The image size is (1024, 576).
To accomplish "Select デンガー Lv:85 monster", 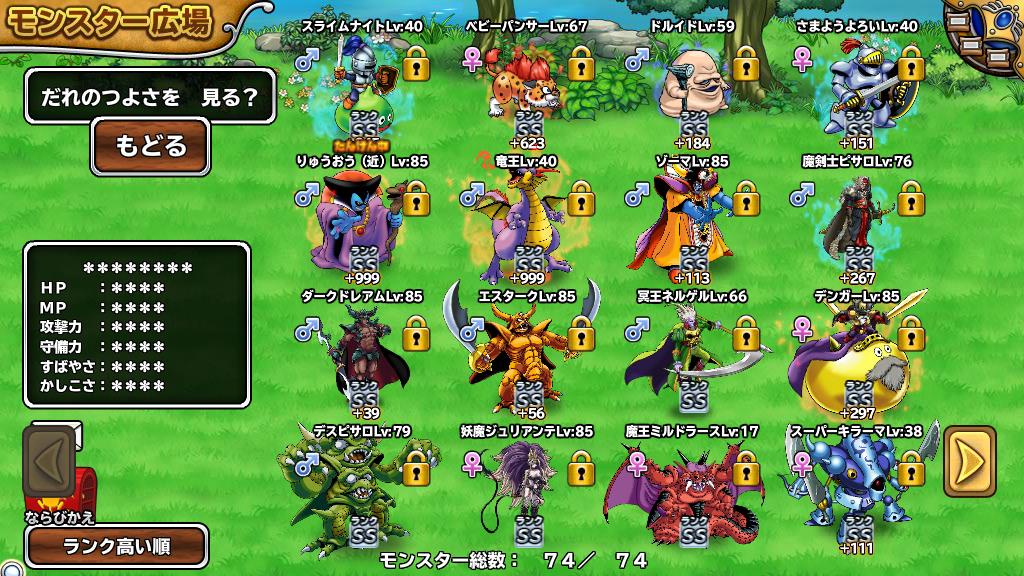I will point(856,357).
